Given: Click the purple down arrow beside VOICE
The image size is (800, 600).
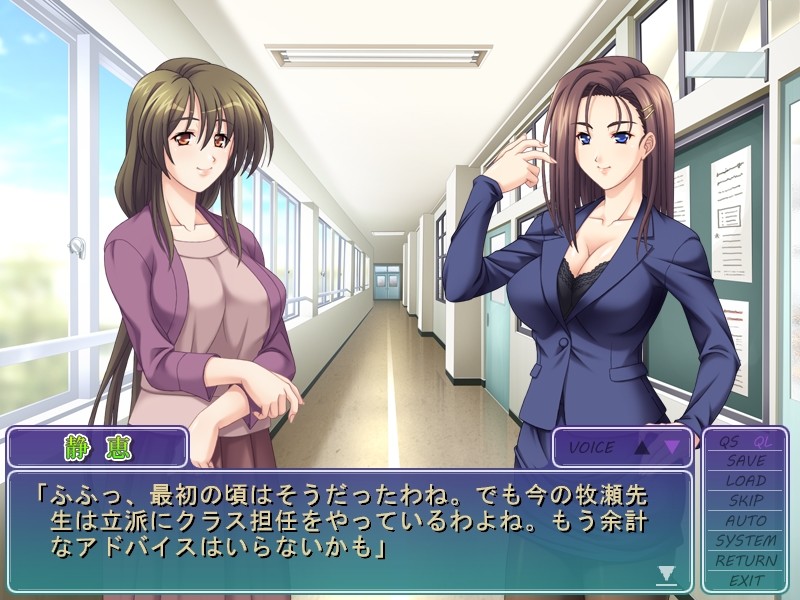Looking at the screenshot, I should (x=672, y=448).
